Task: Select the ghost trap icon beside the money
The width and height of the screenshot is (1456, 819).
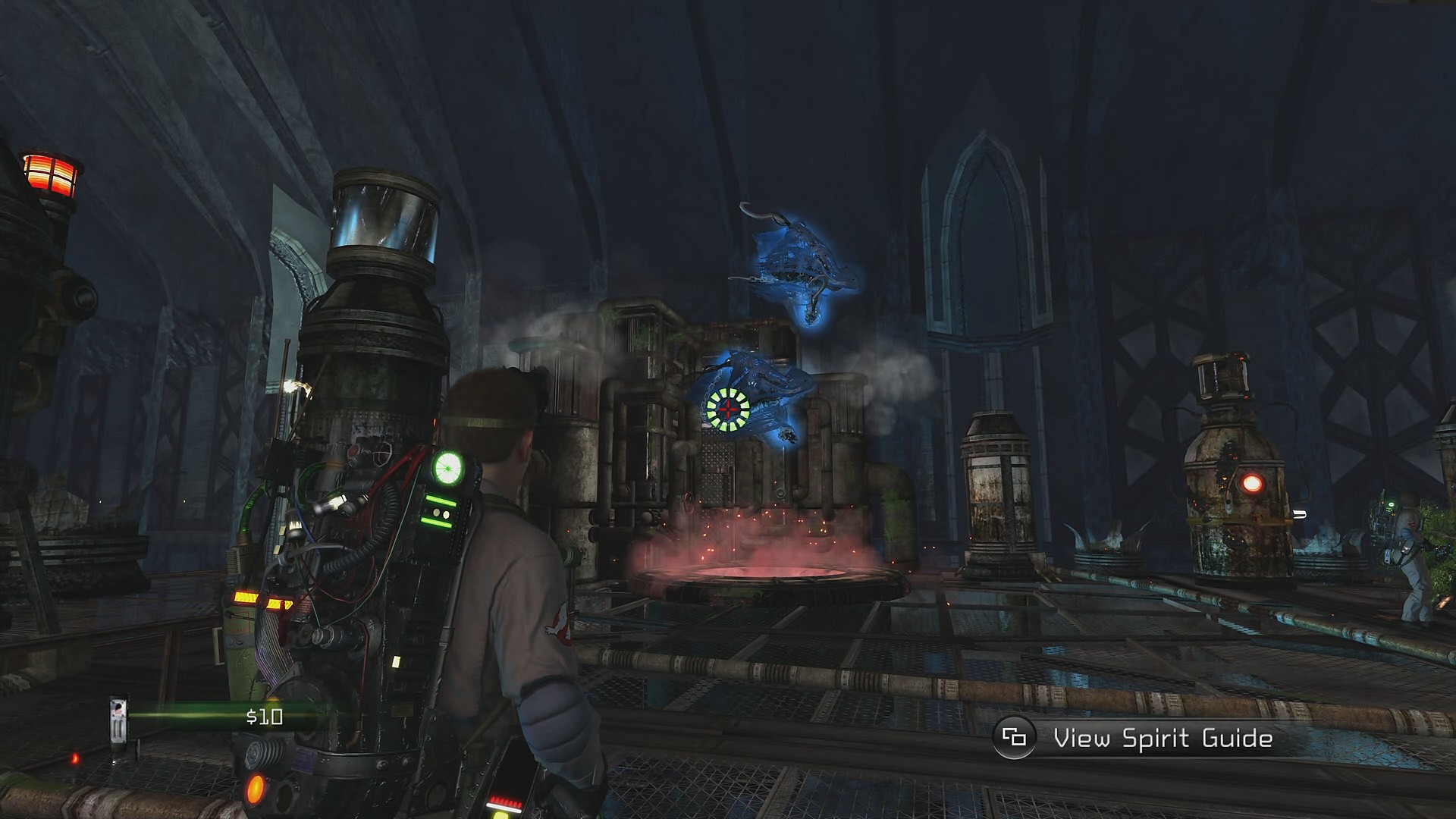Action: (118, 720)
